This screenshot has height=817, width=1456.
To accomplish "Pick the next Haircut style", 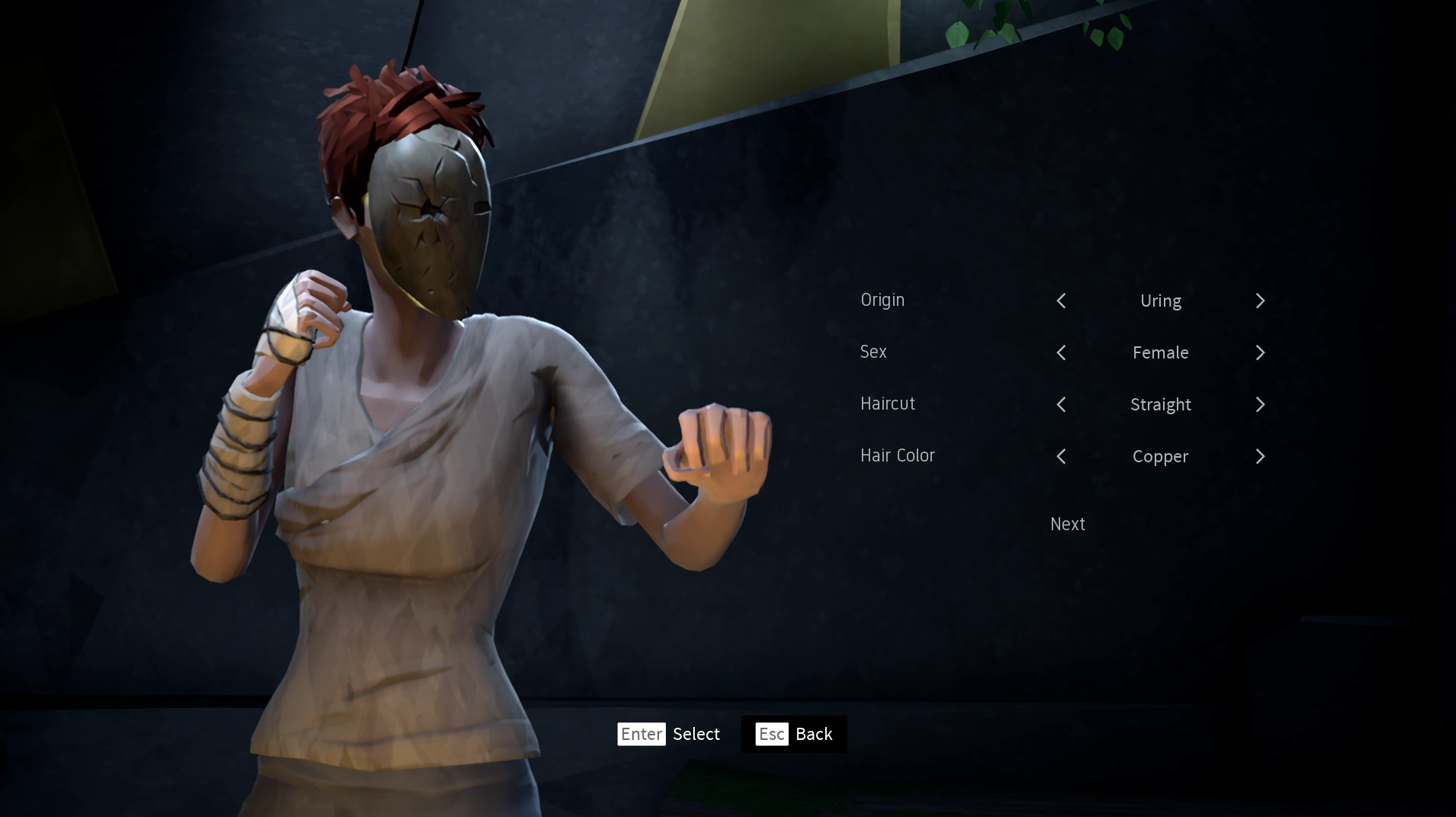I will 1258,404.
